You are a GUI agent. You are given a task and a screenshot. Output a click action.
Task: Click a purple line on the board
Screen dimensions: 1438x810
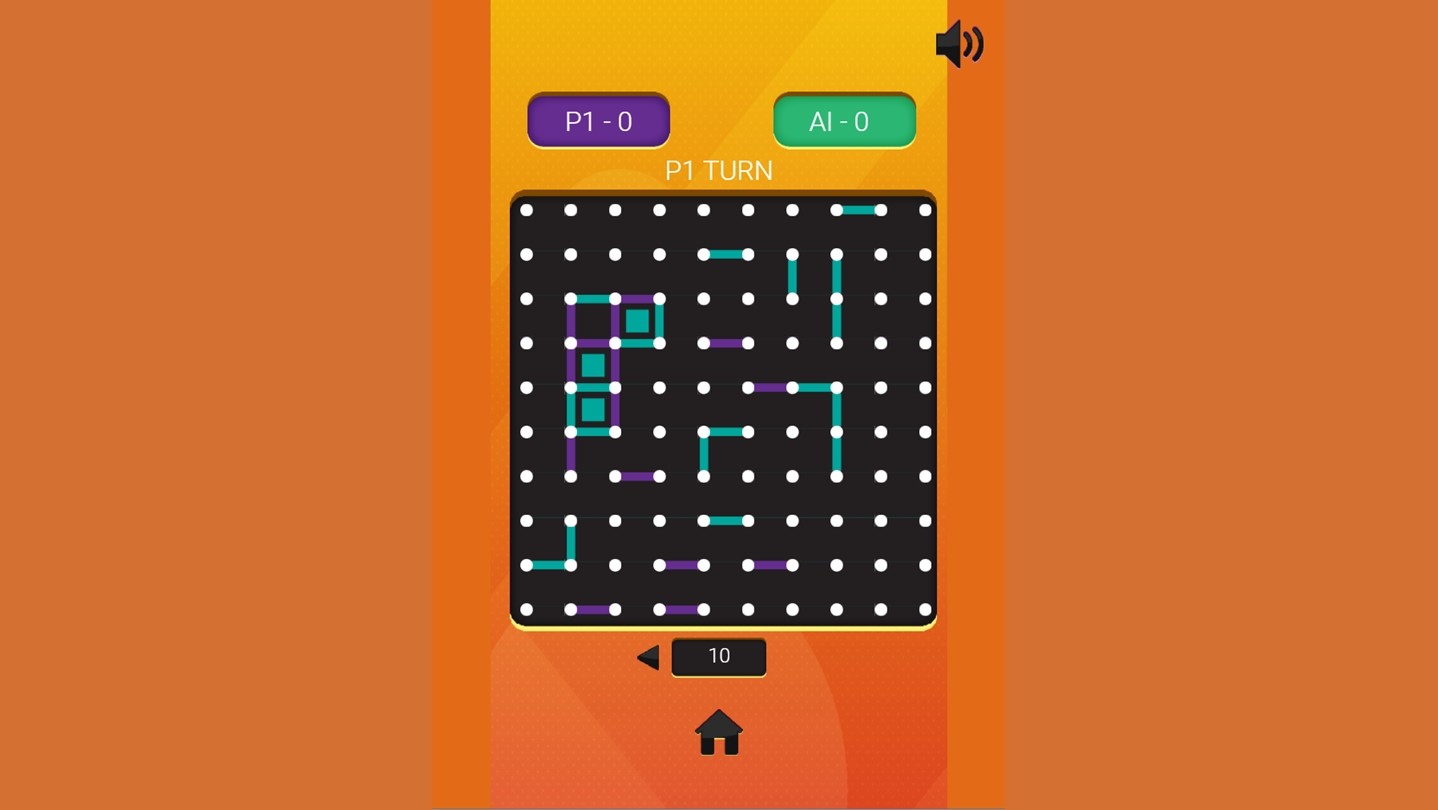pos(724,343)
